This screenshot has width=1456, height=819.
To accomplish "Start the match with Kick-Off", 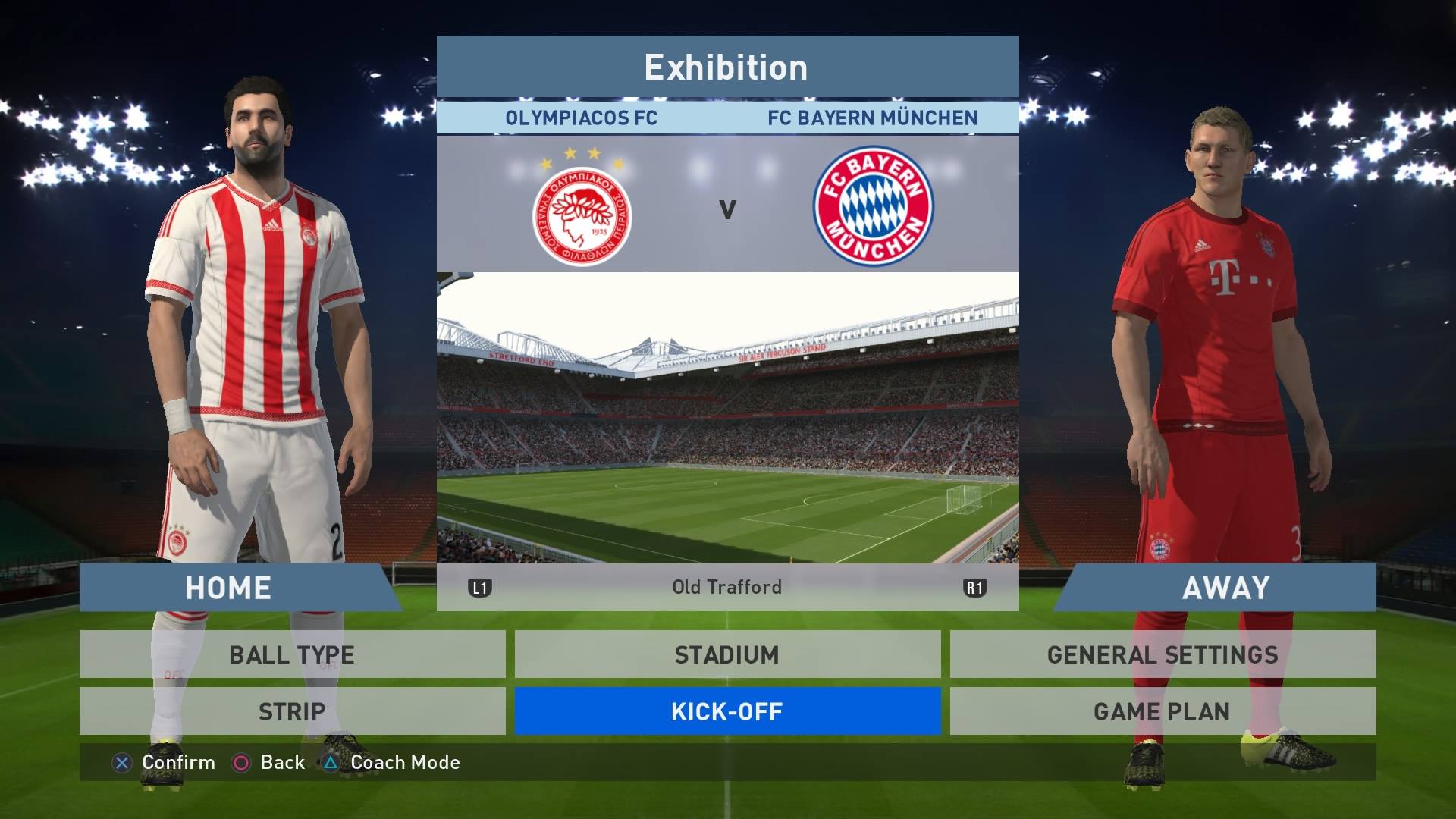I will (x=727, y=711).
